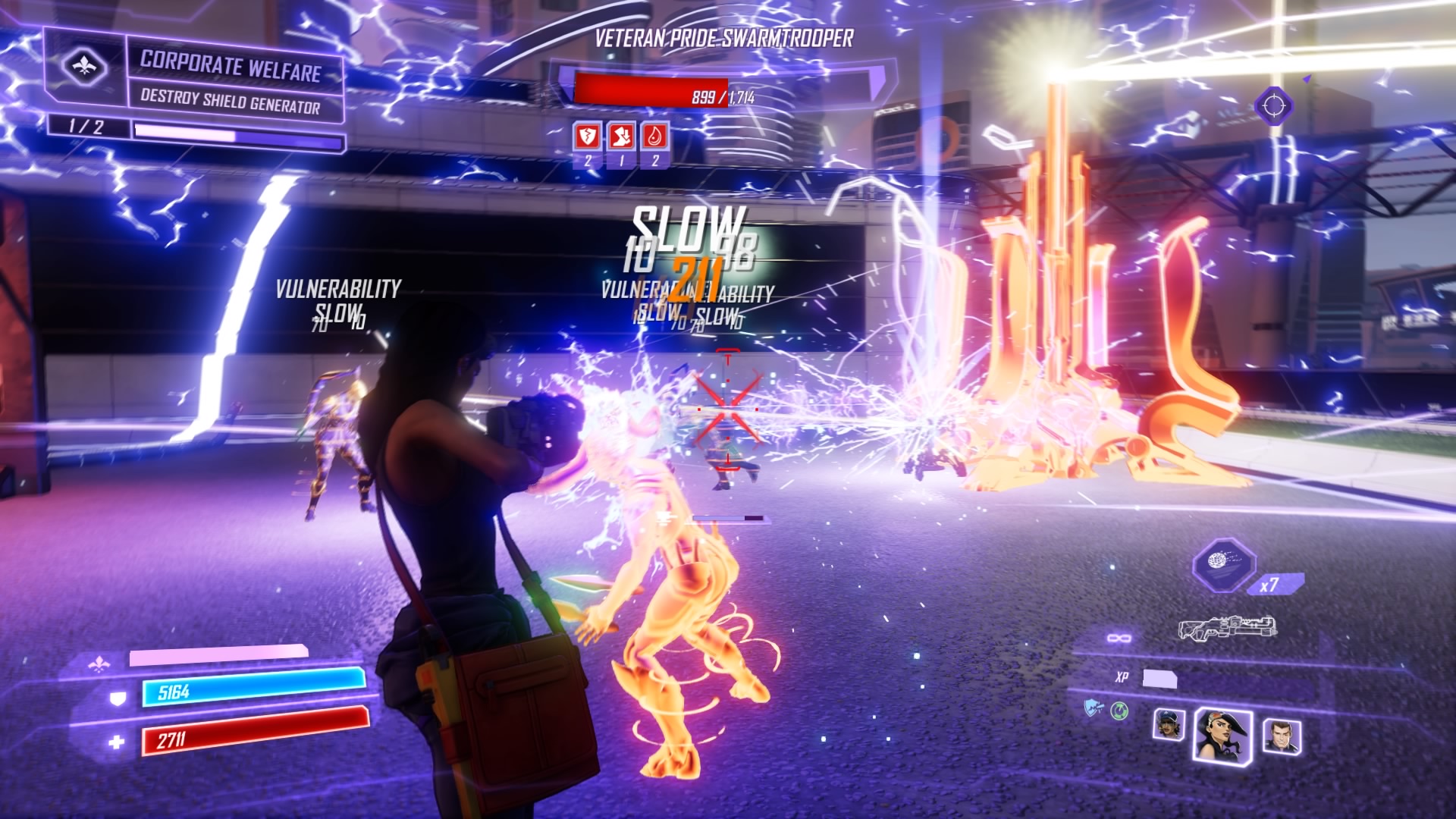Click the blue shield buff icon

(x=1094, y=709)
